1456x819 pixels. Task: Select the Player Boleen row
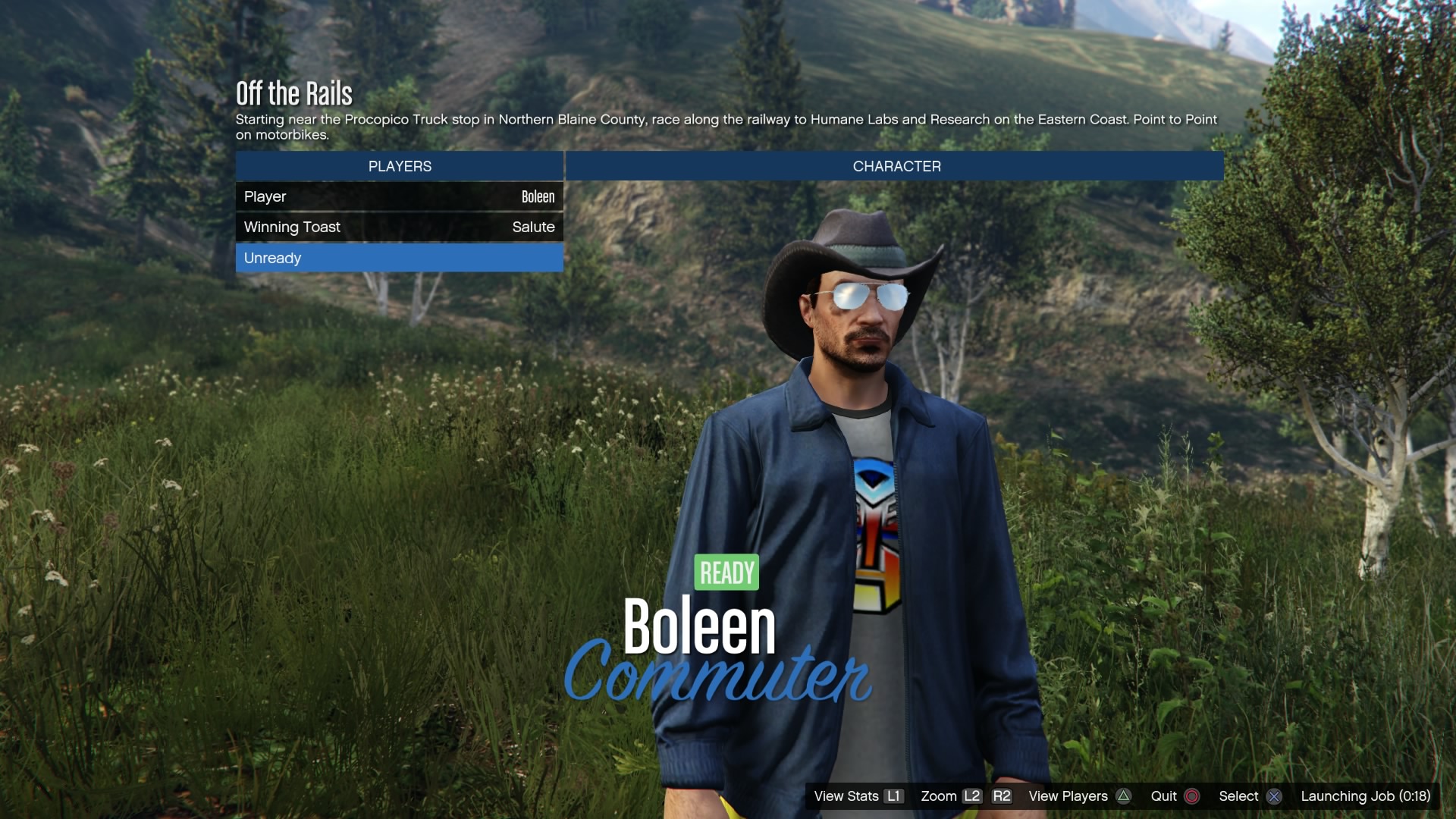pos(399,196)
